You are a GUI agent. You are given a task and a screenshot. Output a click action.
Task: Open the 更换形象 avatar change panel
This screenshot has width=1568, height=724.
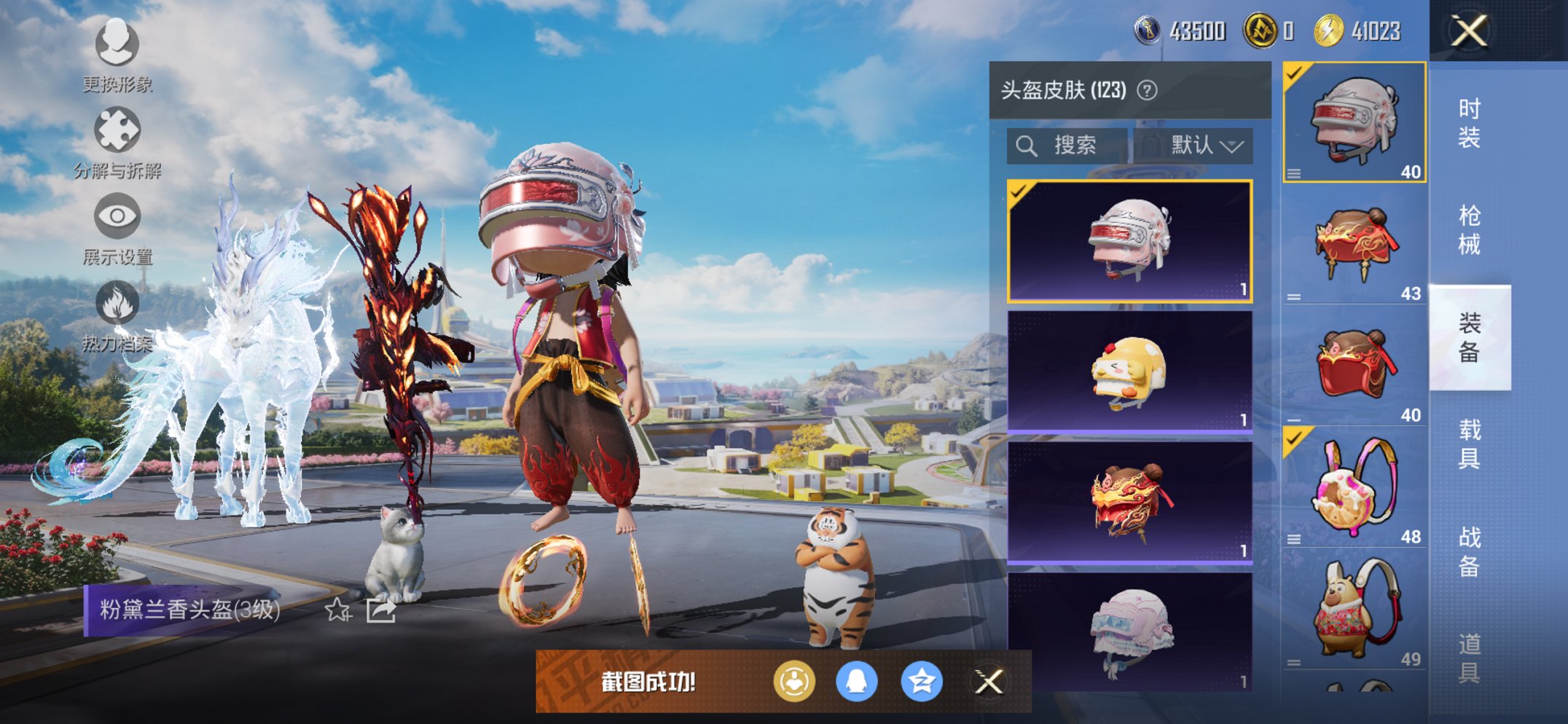point(117,45)
